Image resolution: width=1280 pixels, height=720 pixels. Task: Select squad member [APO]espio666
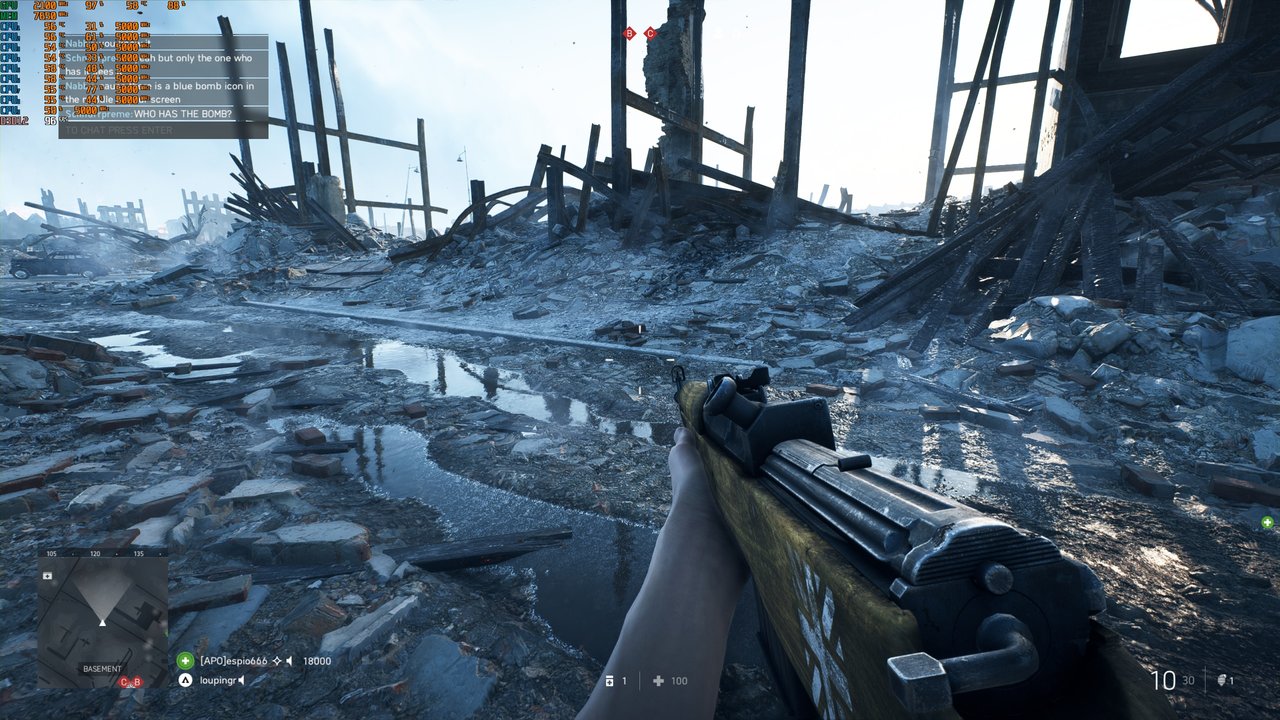pos(233,661)
